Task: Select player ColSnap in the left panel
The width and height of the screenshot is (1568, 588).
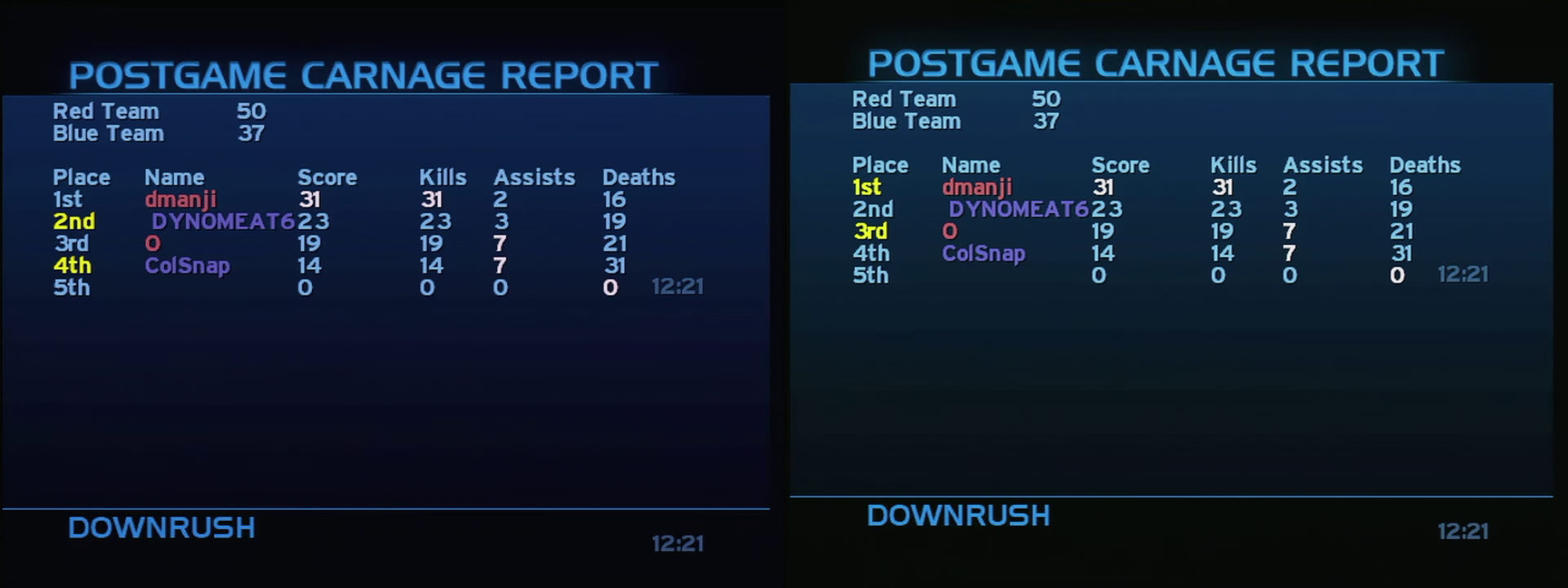Action: [186, 265]
